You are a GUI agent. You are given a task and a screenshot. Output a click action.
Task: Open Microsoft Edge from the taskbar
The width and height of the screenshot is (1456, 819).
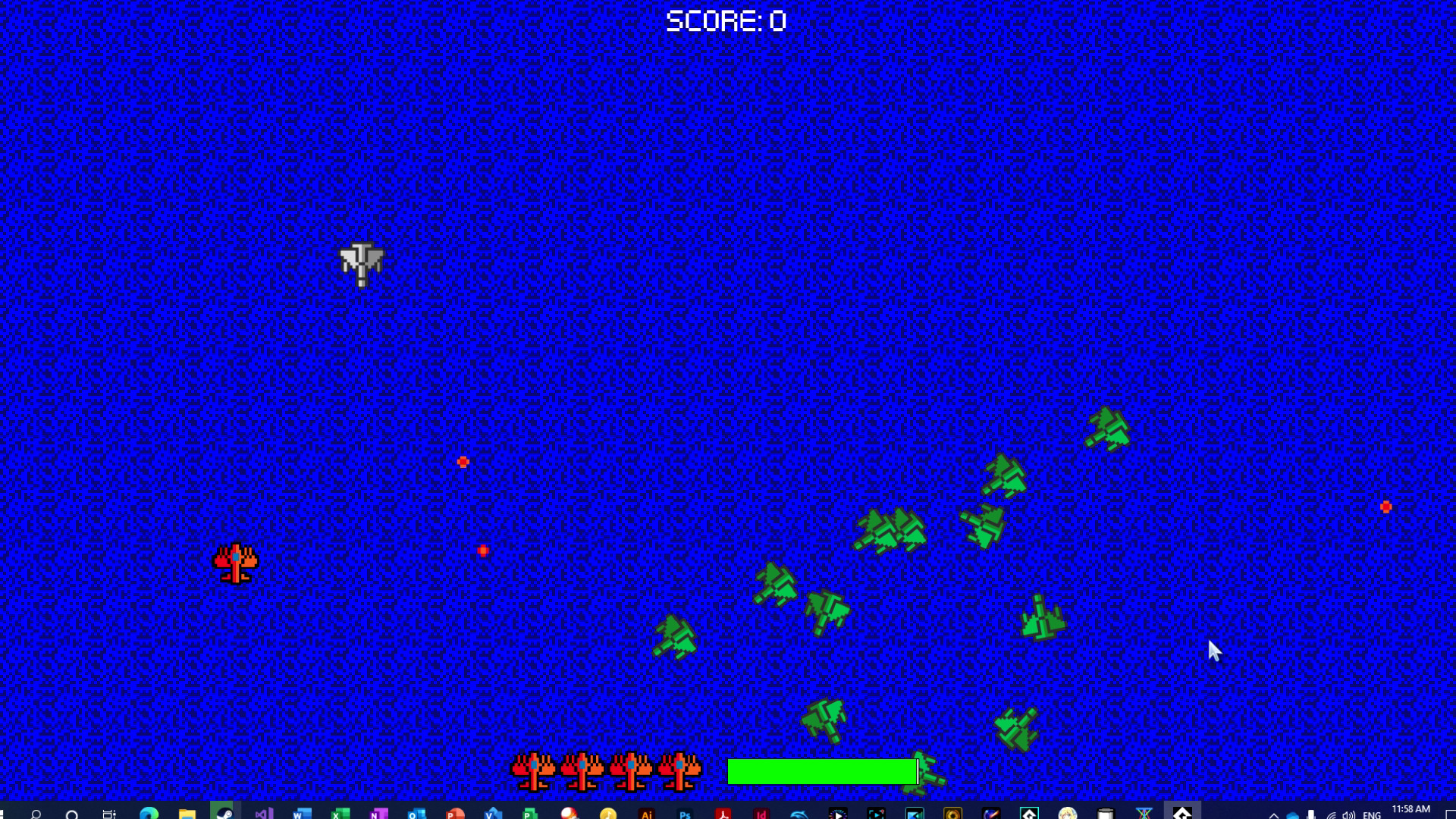coord(148,813)
